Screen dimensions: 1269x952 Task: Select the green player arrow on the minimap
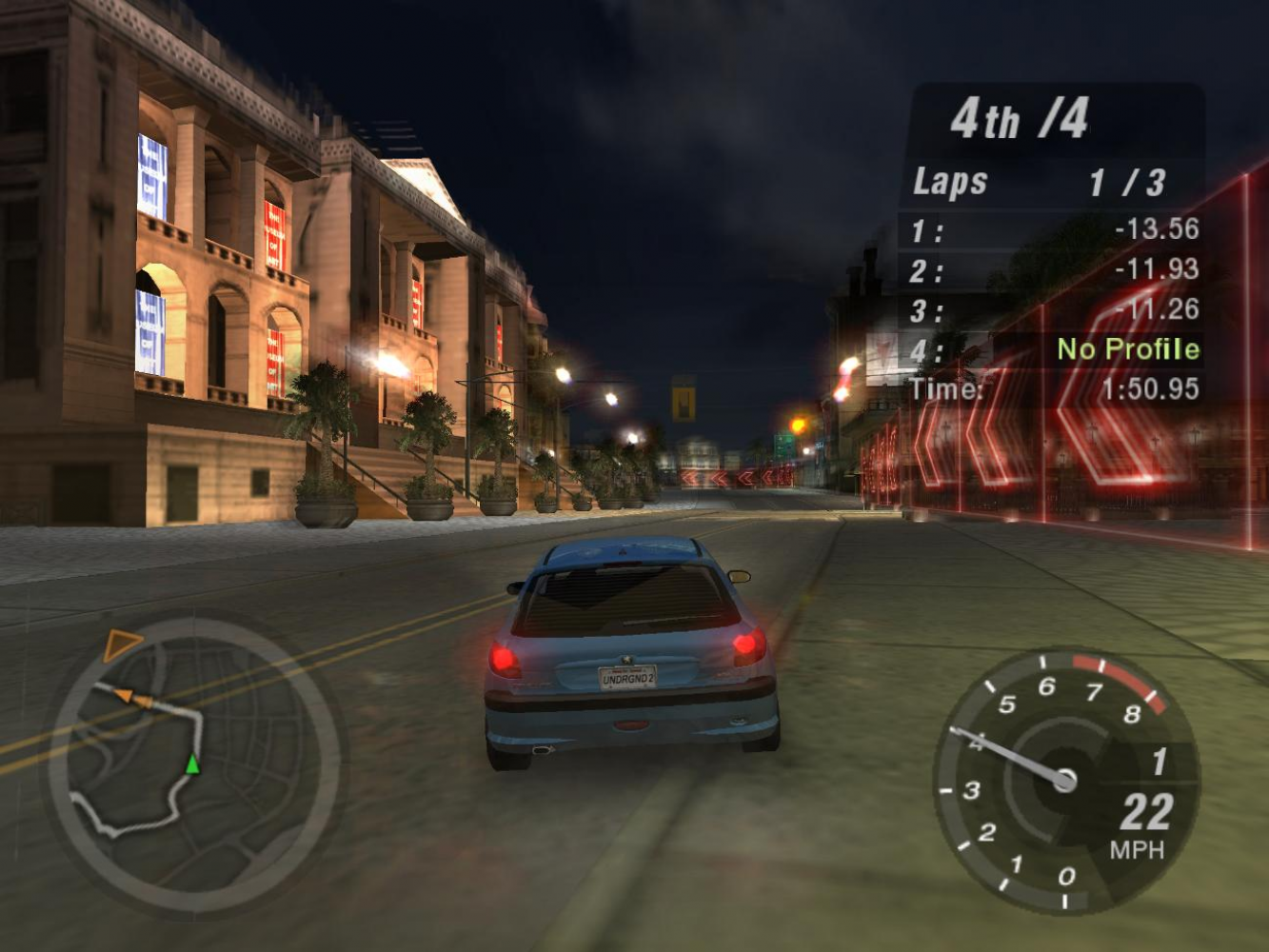click(x=192, y=764)
